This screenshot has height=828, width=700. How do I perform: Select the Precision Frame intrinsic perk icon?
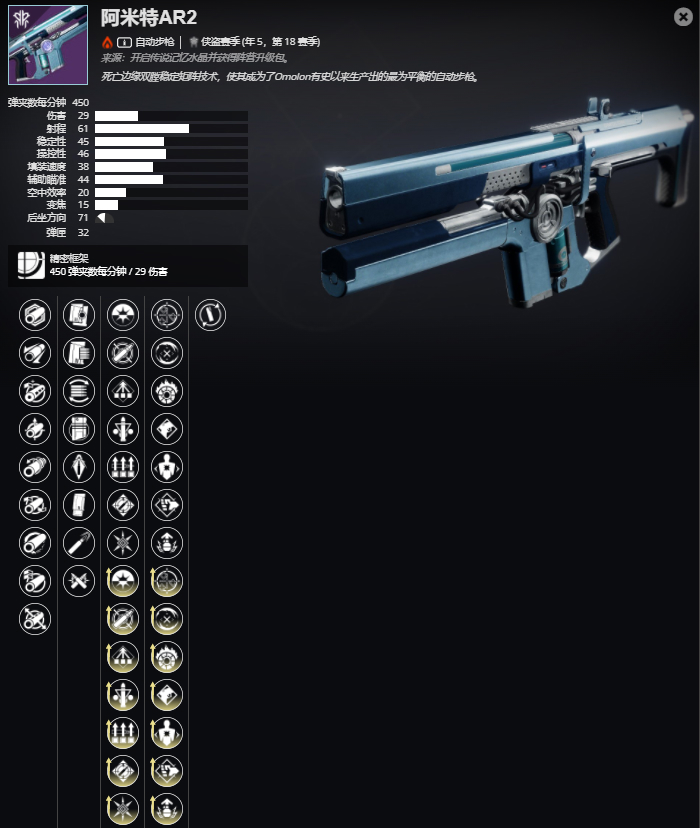tap(31, 265)
